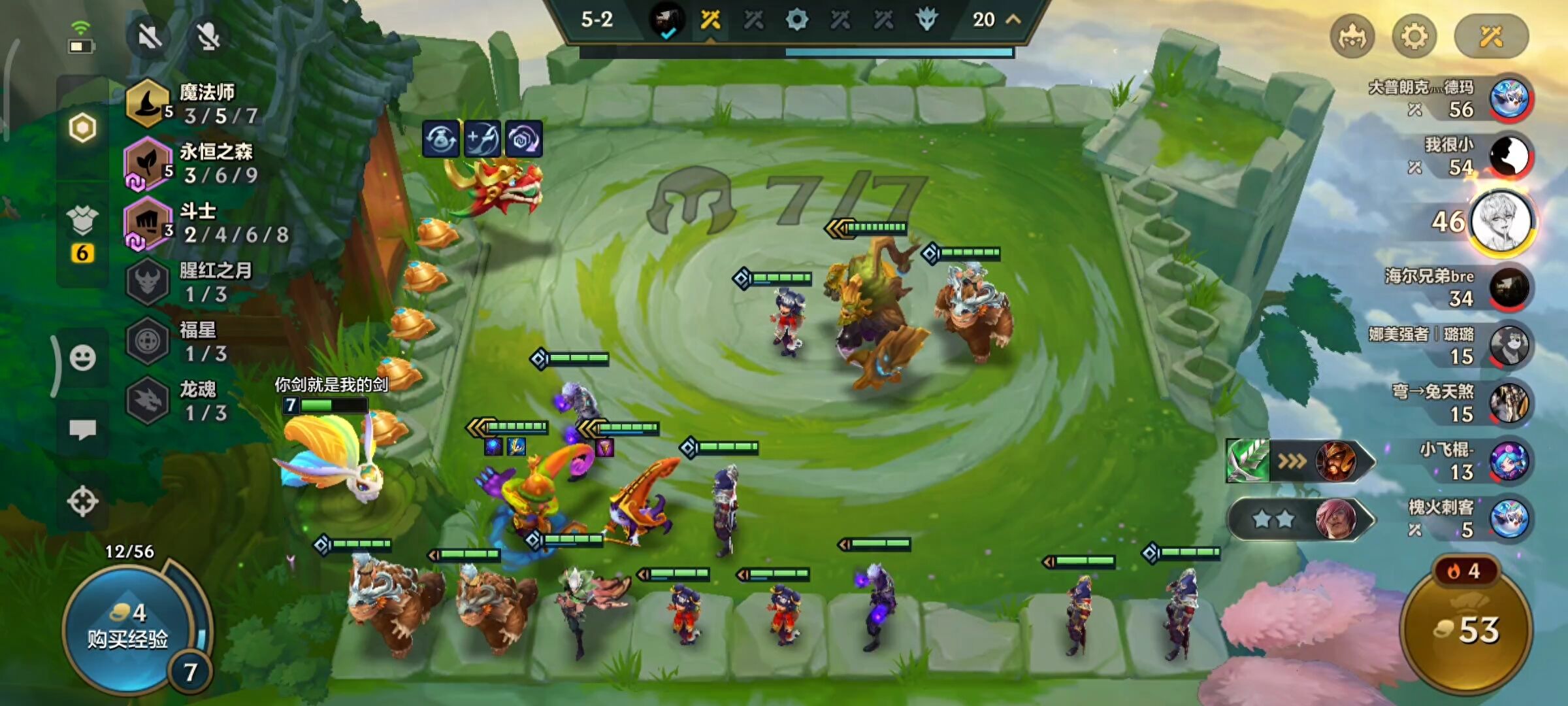Toggle the muted speaker icon
Viewport: 1568px width, 706px height.
click(x=150, y=37)
